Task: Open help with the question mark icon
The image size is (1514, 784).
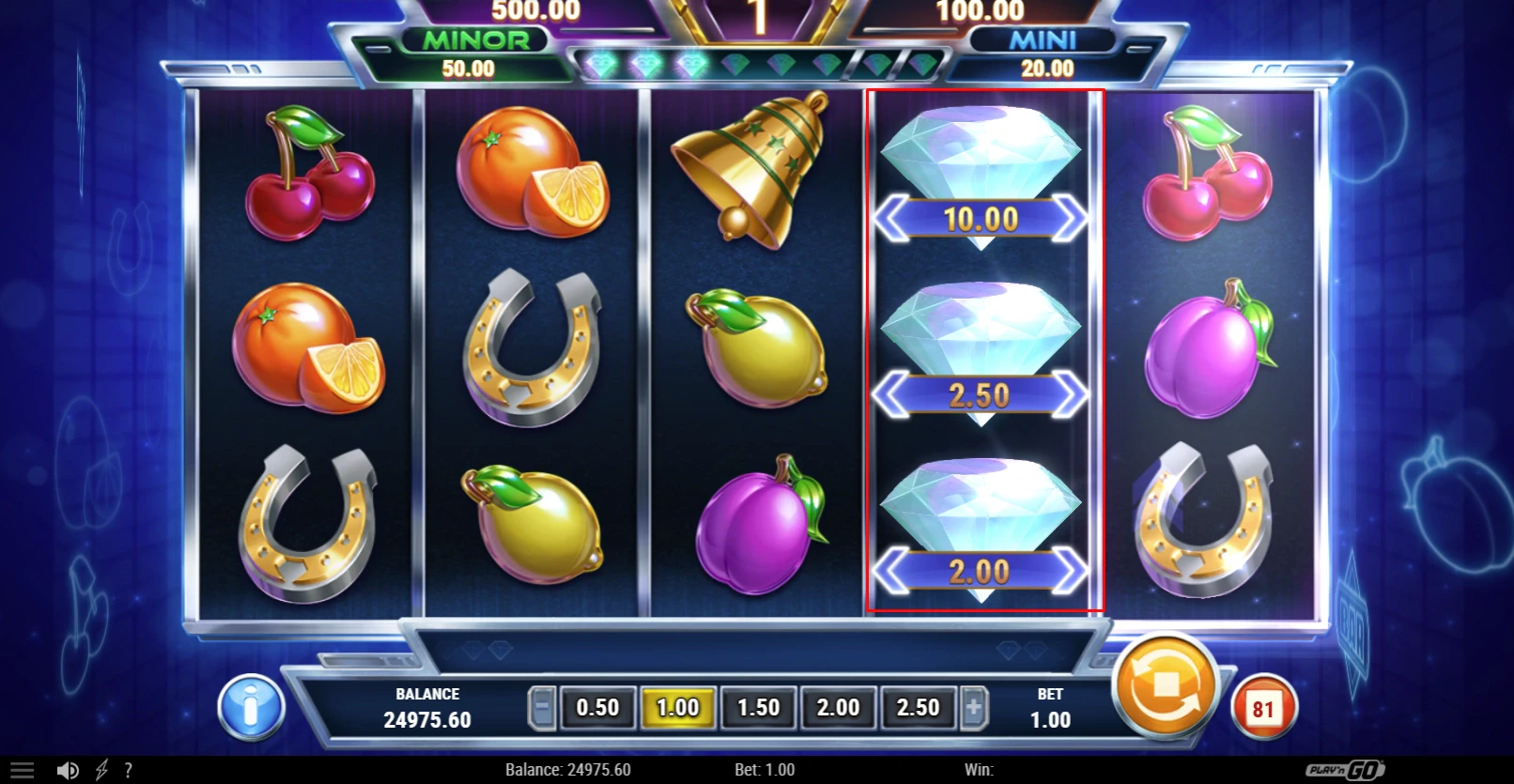Action: click(130, 768)
